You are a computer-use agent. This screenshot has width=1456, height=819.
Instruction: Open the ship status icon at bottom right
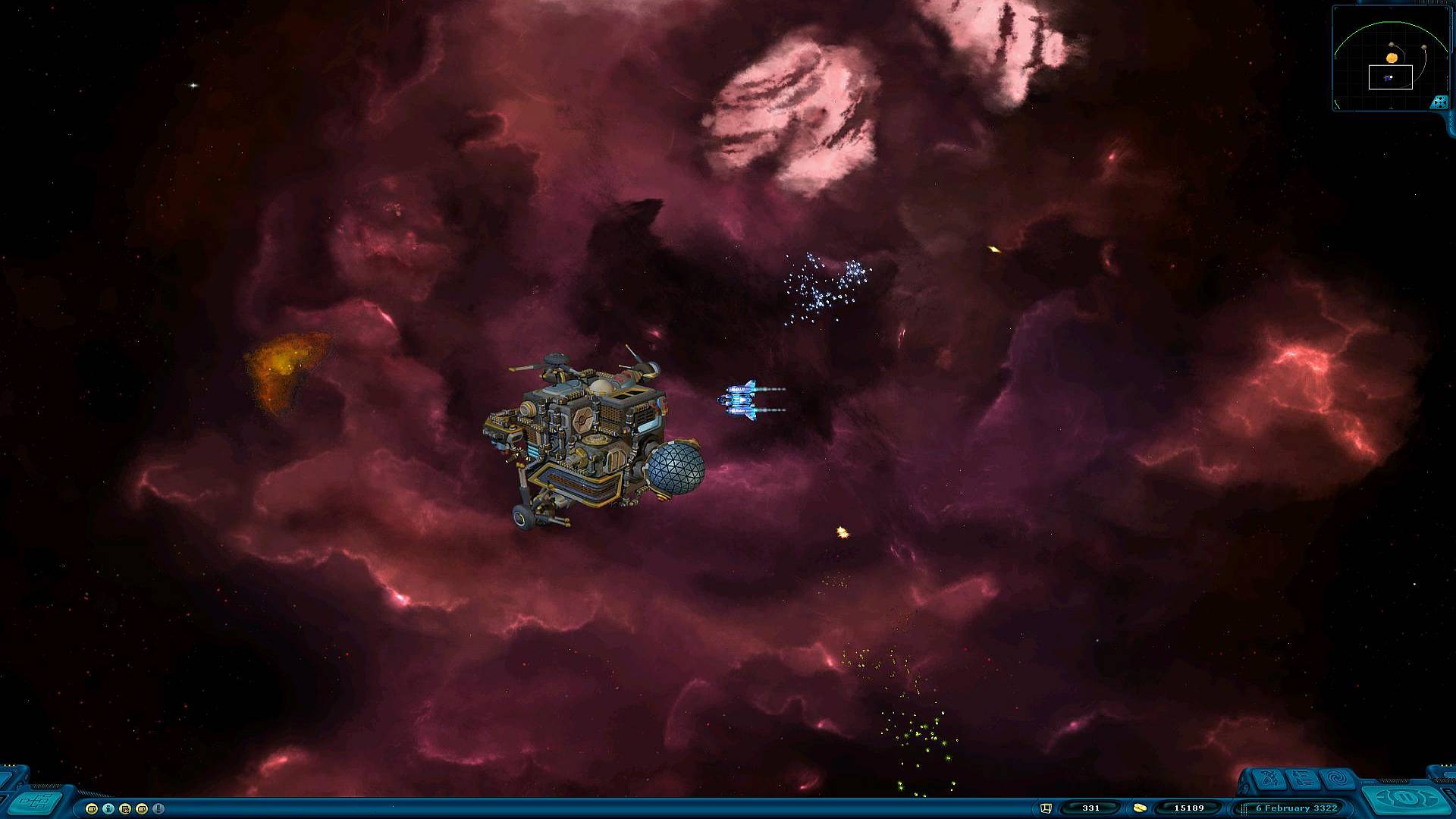(1267, 780)
